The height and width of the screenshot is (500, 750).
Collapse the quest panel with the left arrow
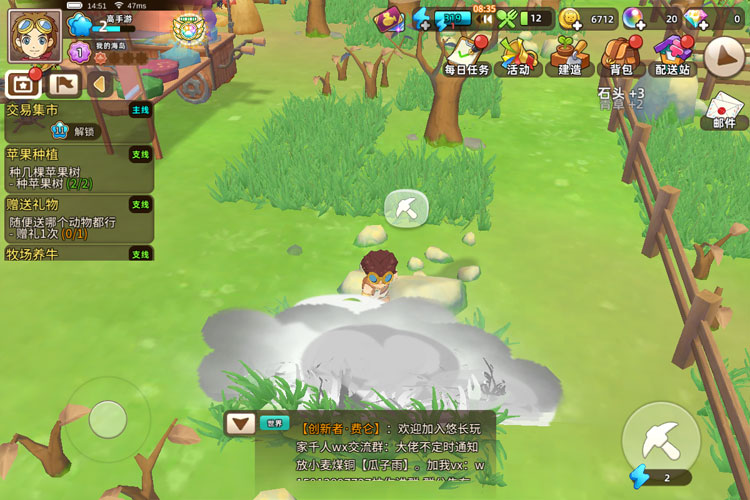99,84
